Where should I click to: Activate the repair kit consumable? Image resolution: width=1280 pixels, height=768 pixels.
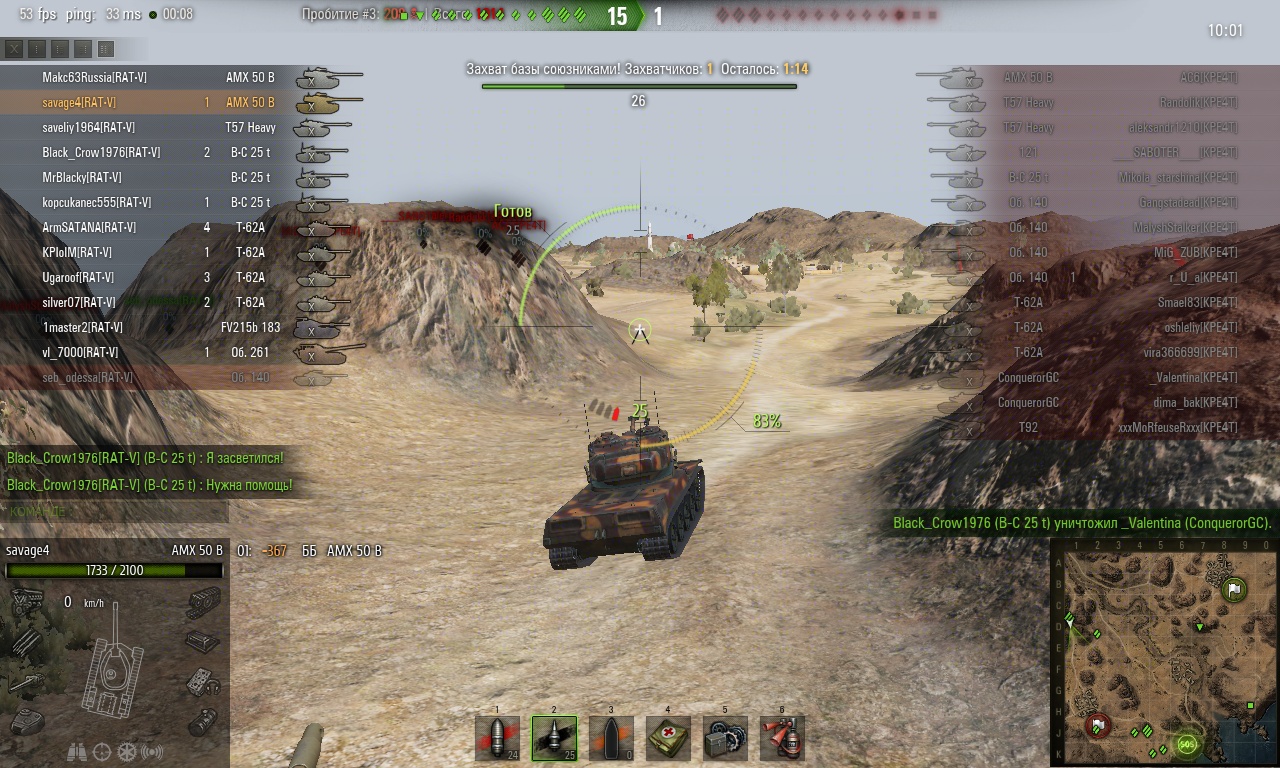click(725, 738)
